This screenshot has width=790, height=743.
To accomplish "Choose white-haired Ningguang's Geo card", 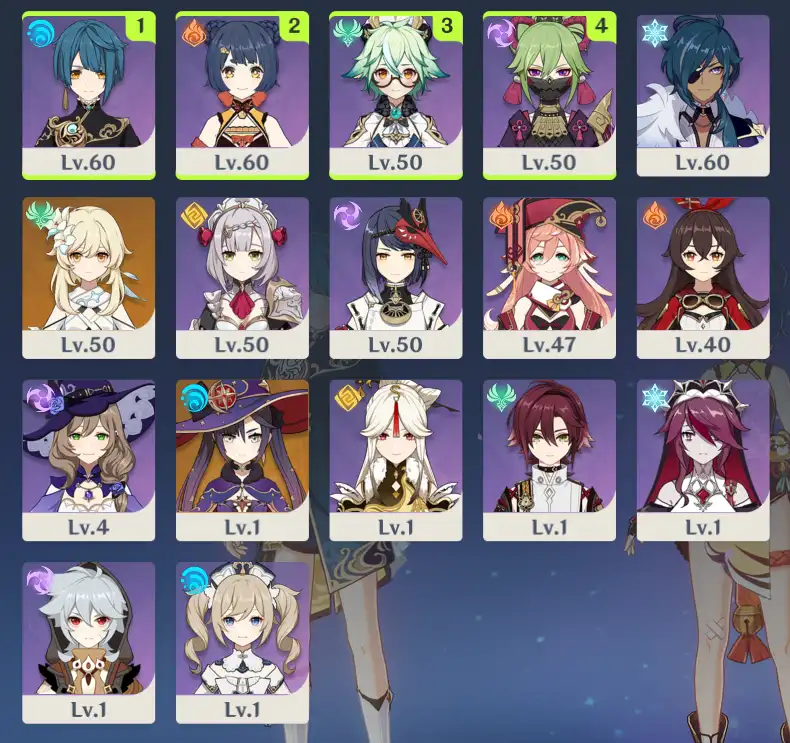I will (395, 460).
